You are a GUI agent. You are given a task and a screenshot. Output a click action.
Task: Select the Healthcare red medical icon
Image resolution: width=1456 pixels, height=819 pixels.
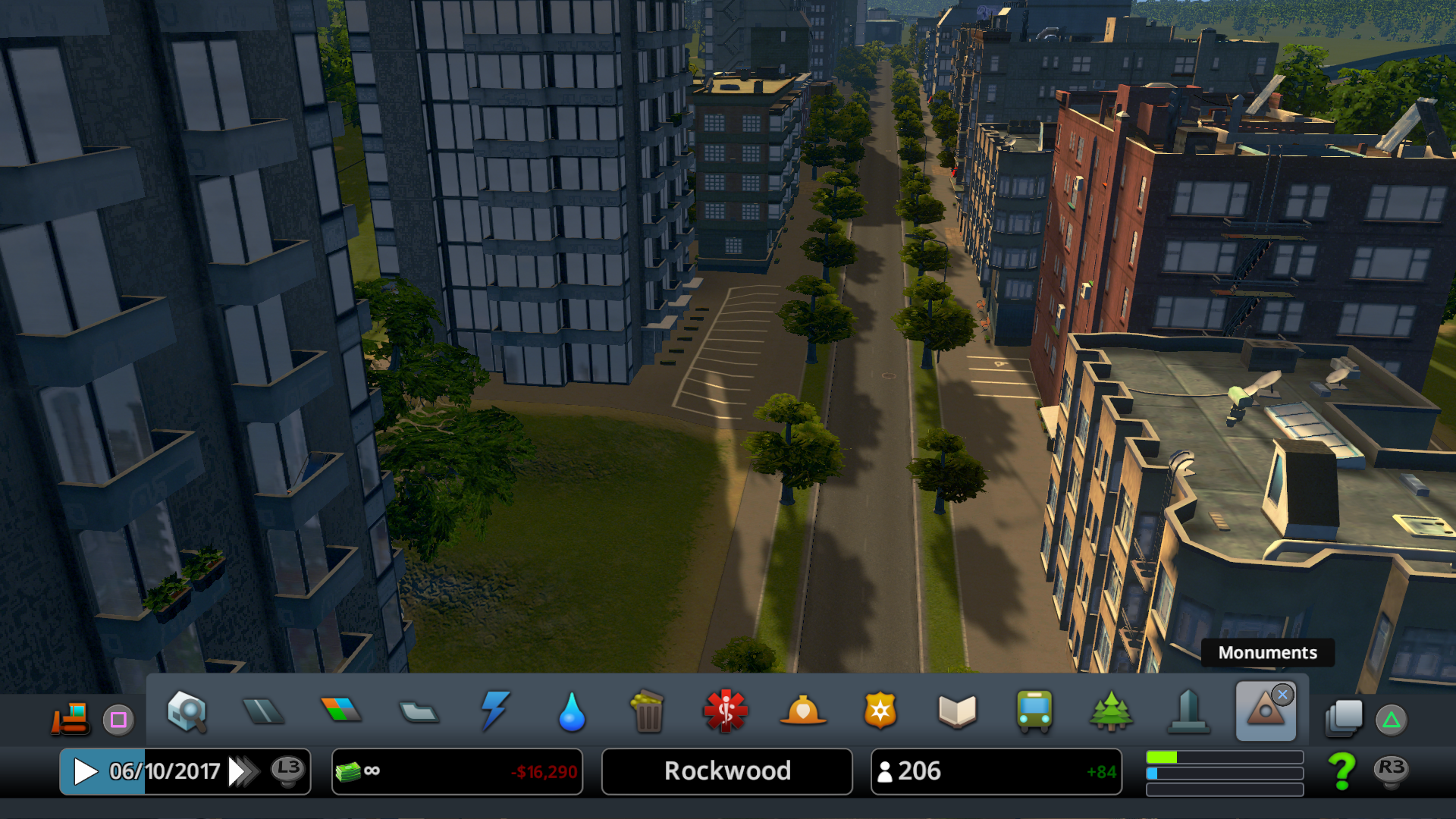(x=726, y=711)
